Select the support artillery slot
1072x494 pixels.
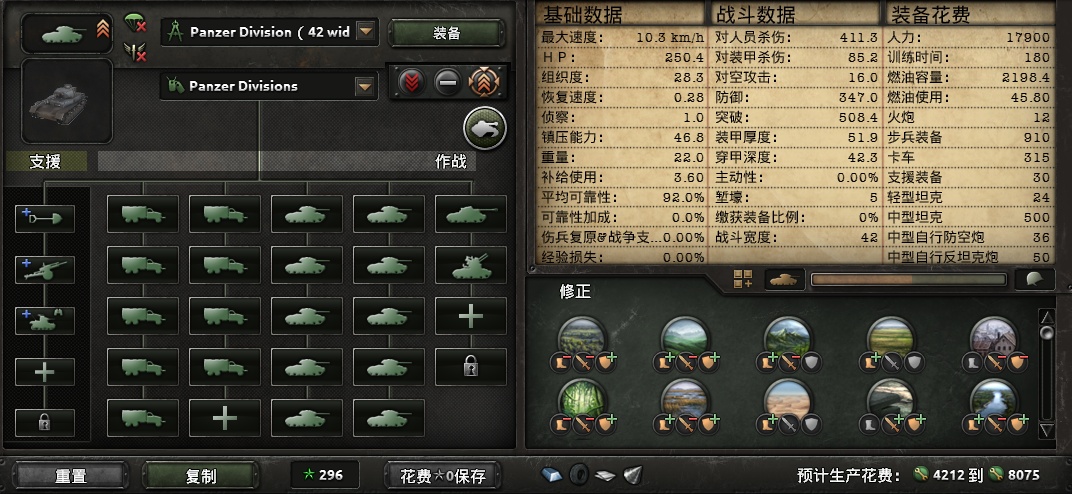pyautogui.click(x=45, y=268)
